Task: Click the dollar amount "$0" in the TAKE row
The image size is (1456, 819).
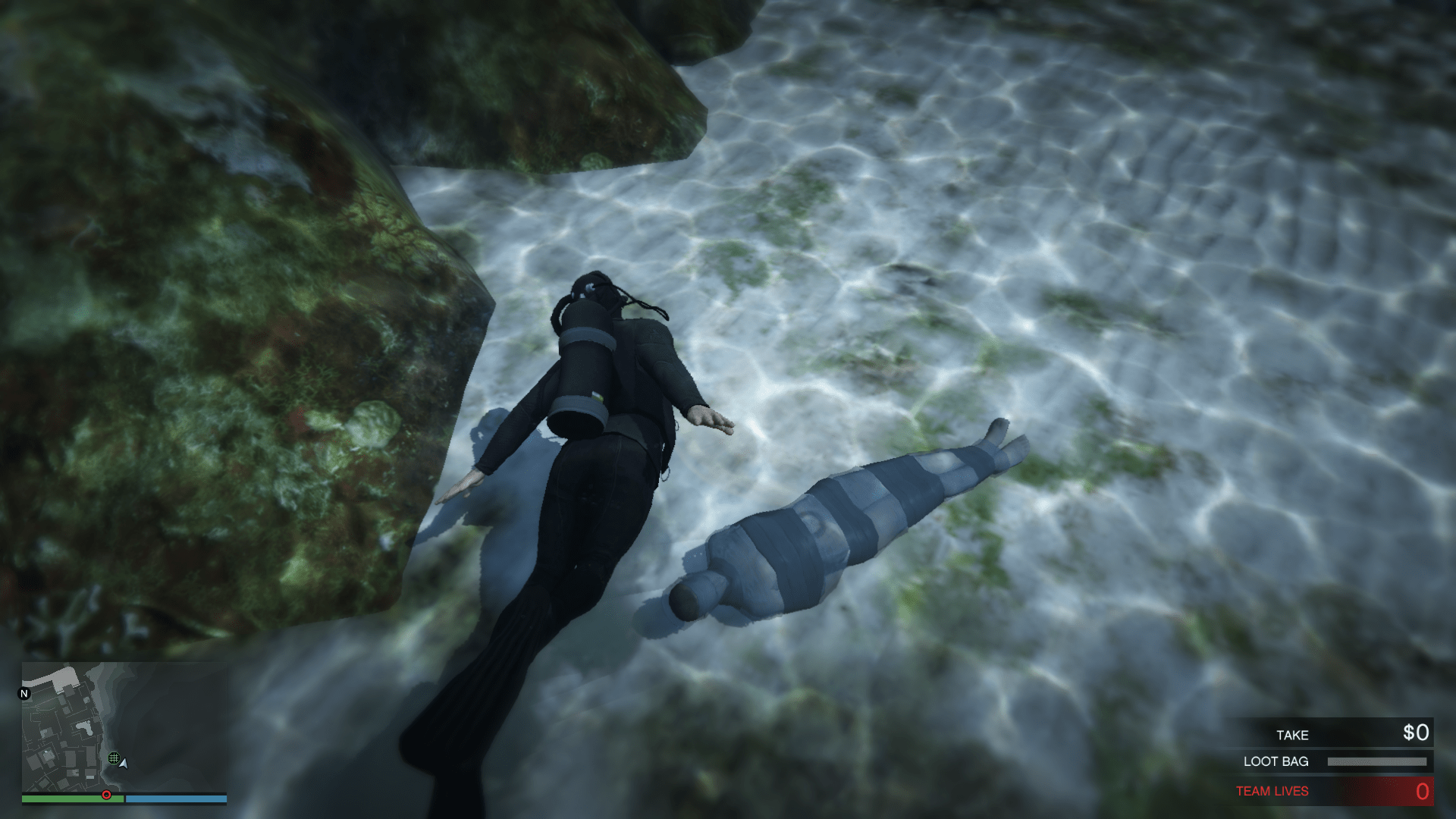Action: (1416, 733)
